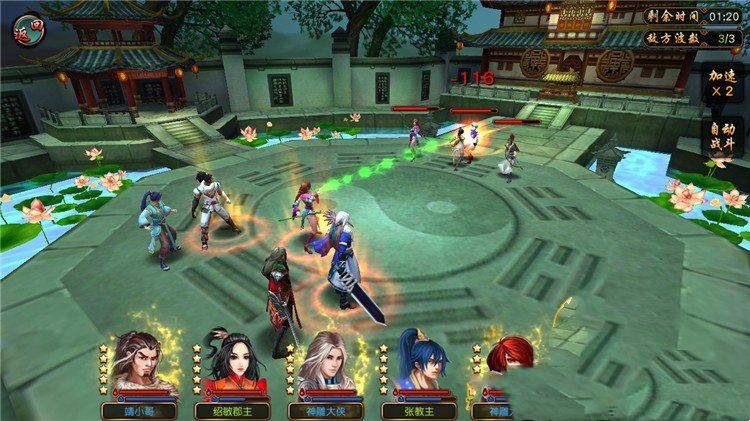Enable 自动战斗 auto battle
Viewport: 750px width, 421px height.
coord(720,137)
